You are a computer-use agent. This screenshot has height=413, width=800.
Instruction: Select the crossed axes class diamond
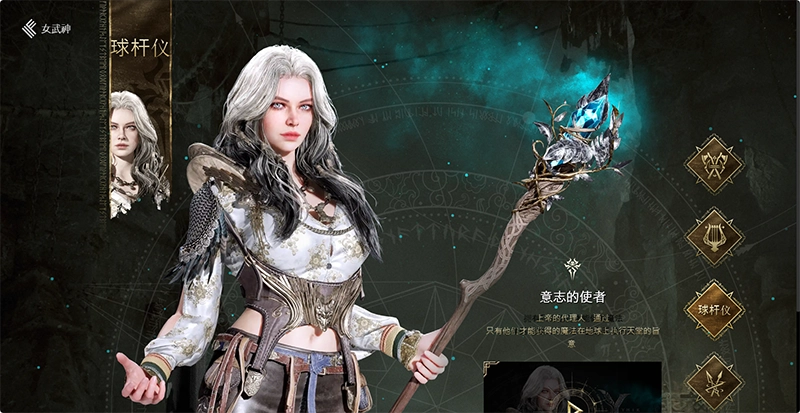[714, 164]
